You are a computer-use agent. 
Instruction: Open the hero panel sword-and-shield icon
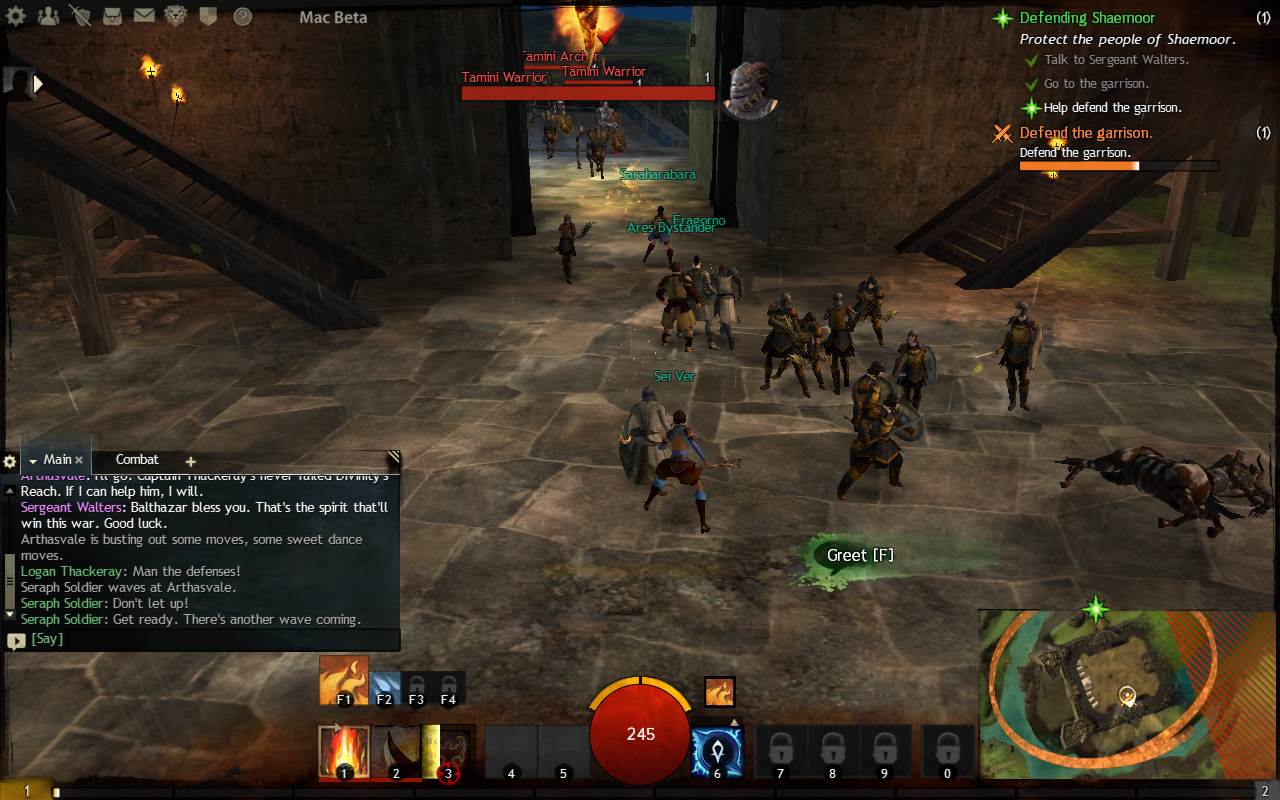click(x=80, y=16)
